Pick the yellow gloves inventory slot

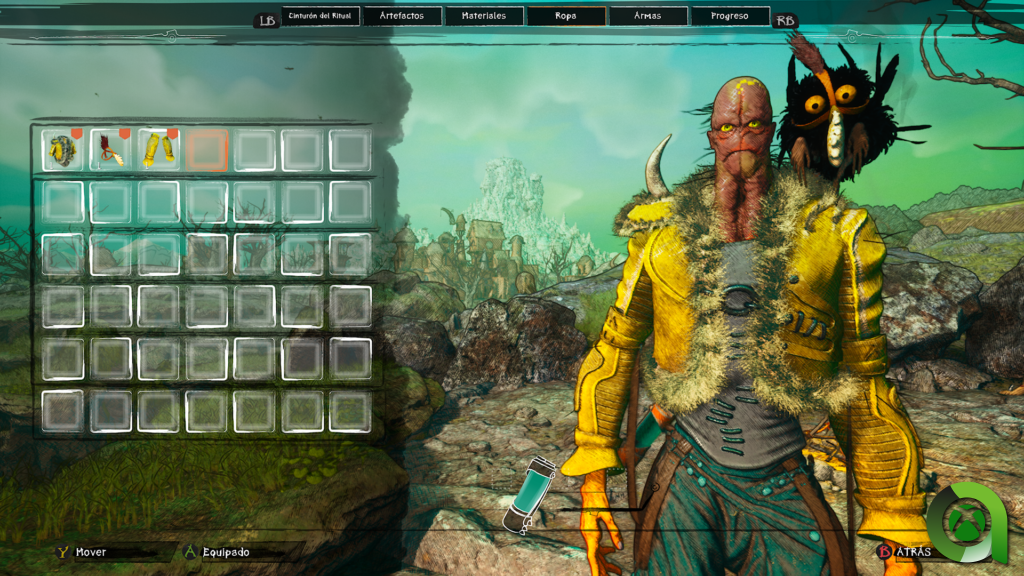[x=158, y=150]
